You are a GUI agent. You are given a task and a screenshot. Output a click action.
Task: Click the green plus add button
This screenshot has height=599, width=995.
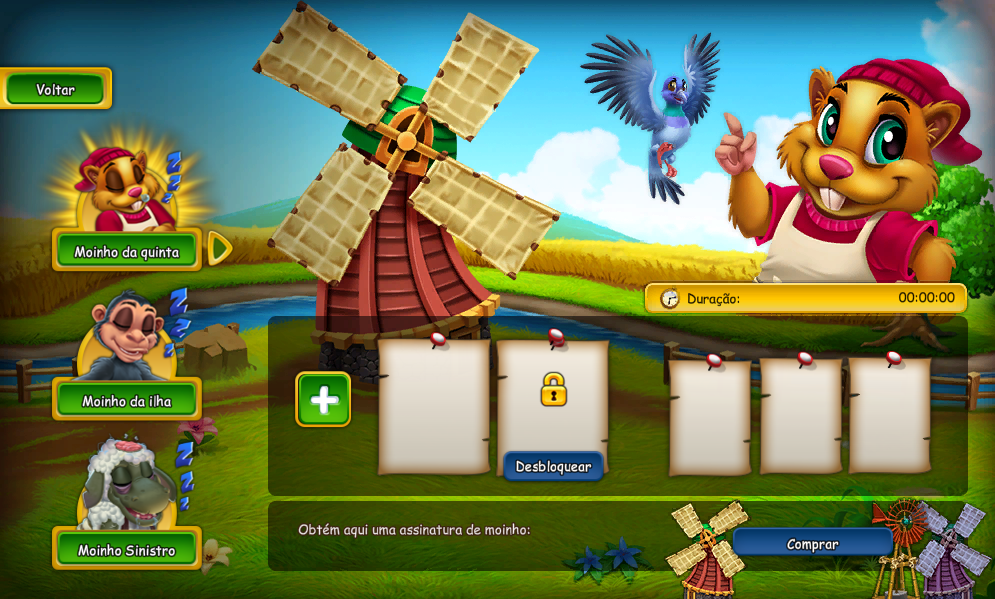323,399
